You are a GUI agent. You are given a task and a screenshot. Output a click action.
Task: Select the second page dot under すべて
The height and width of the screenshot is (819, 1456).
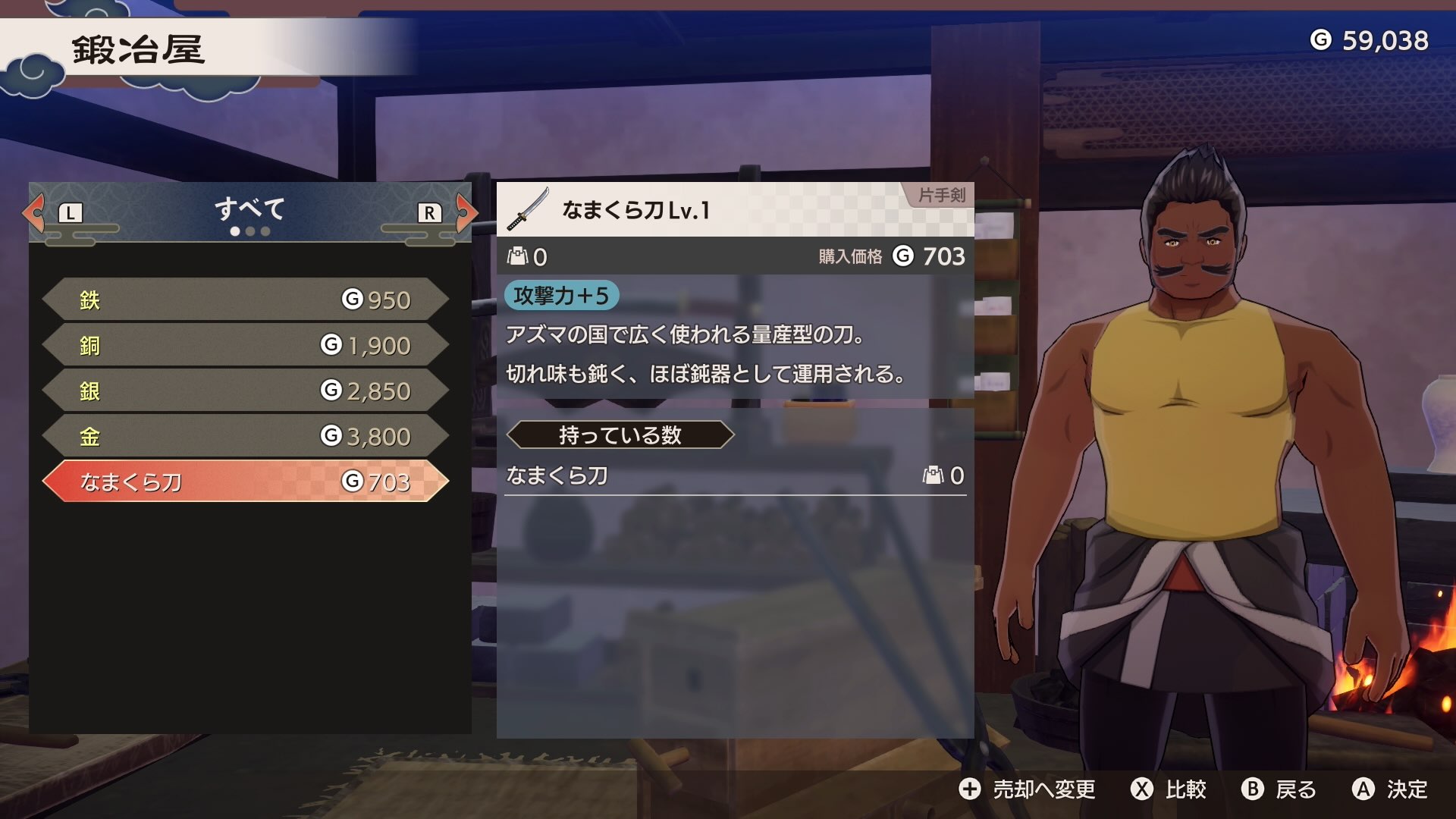click(249, 231)
